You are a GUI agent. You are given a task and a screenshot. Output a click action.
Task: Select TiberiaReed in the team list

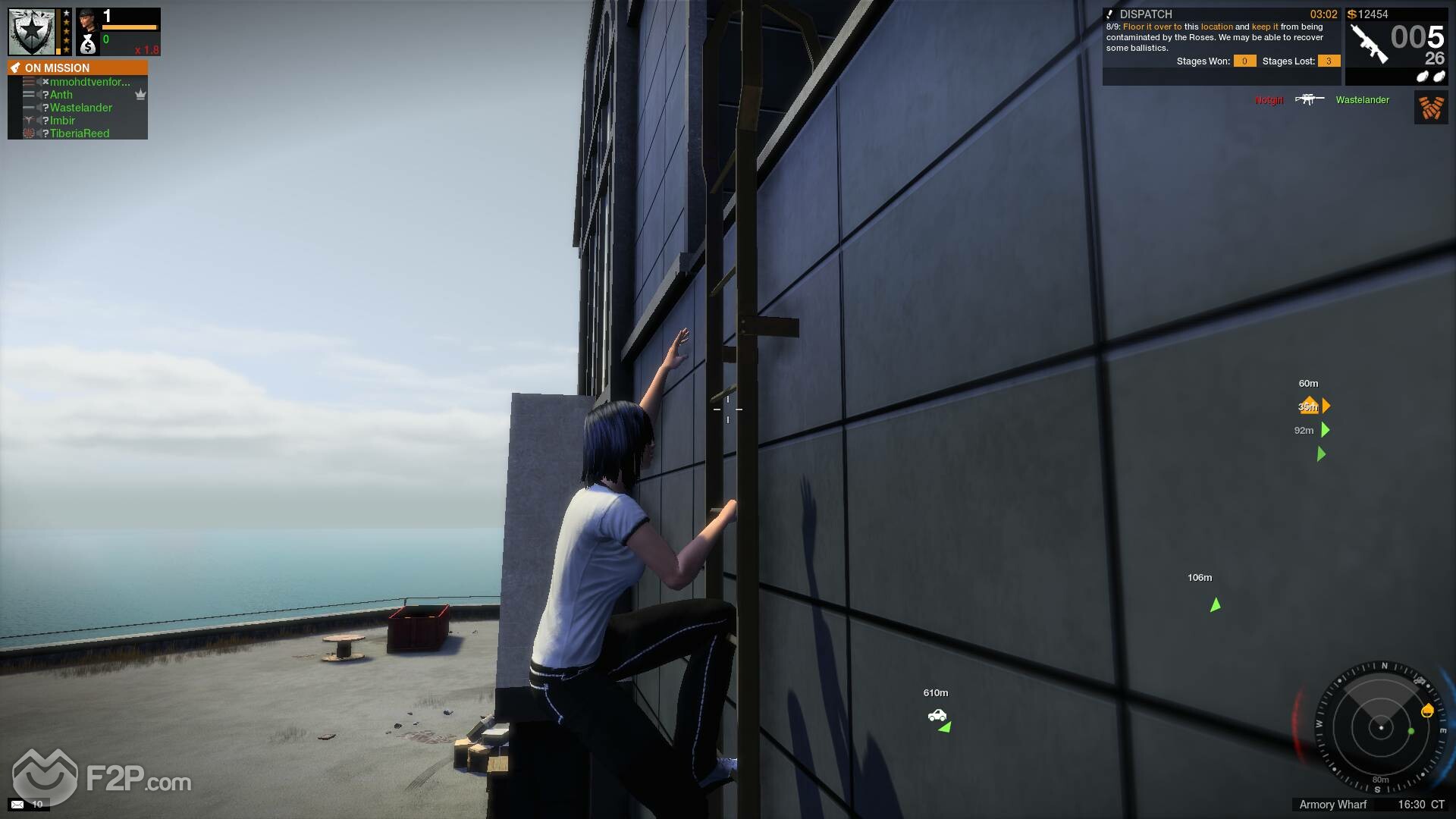coord(80,133)
